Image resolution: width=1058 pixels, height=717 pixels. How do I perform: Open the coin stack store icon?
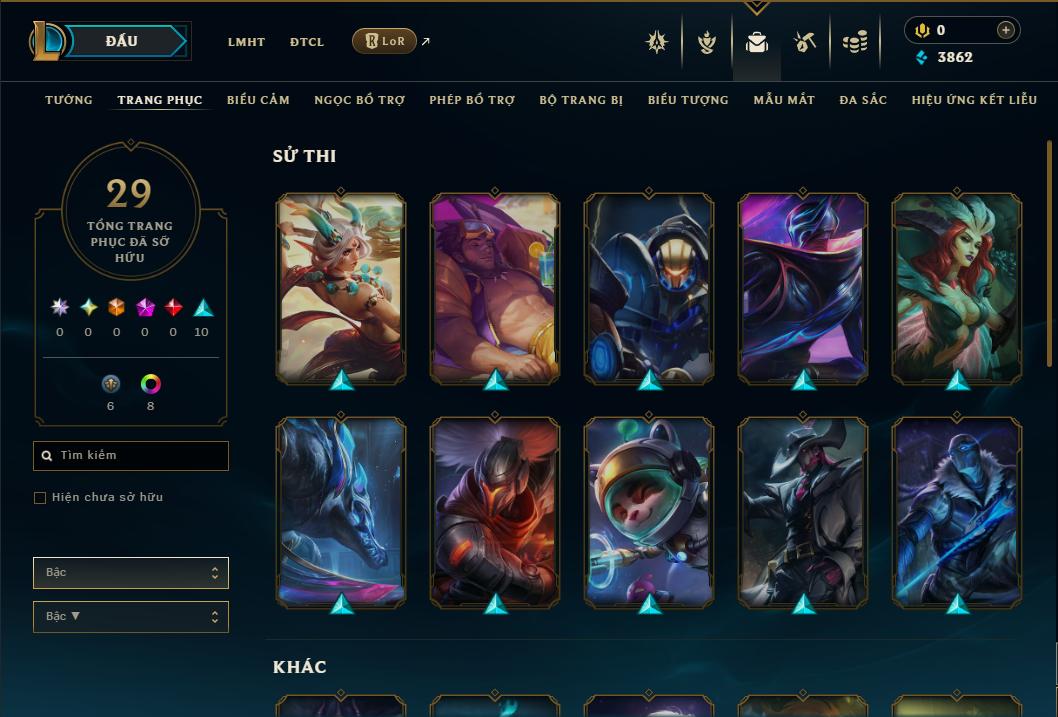point(855,42)
